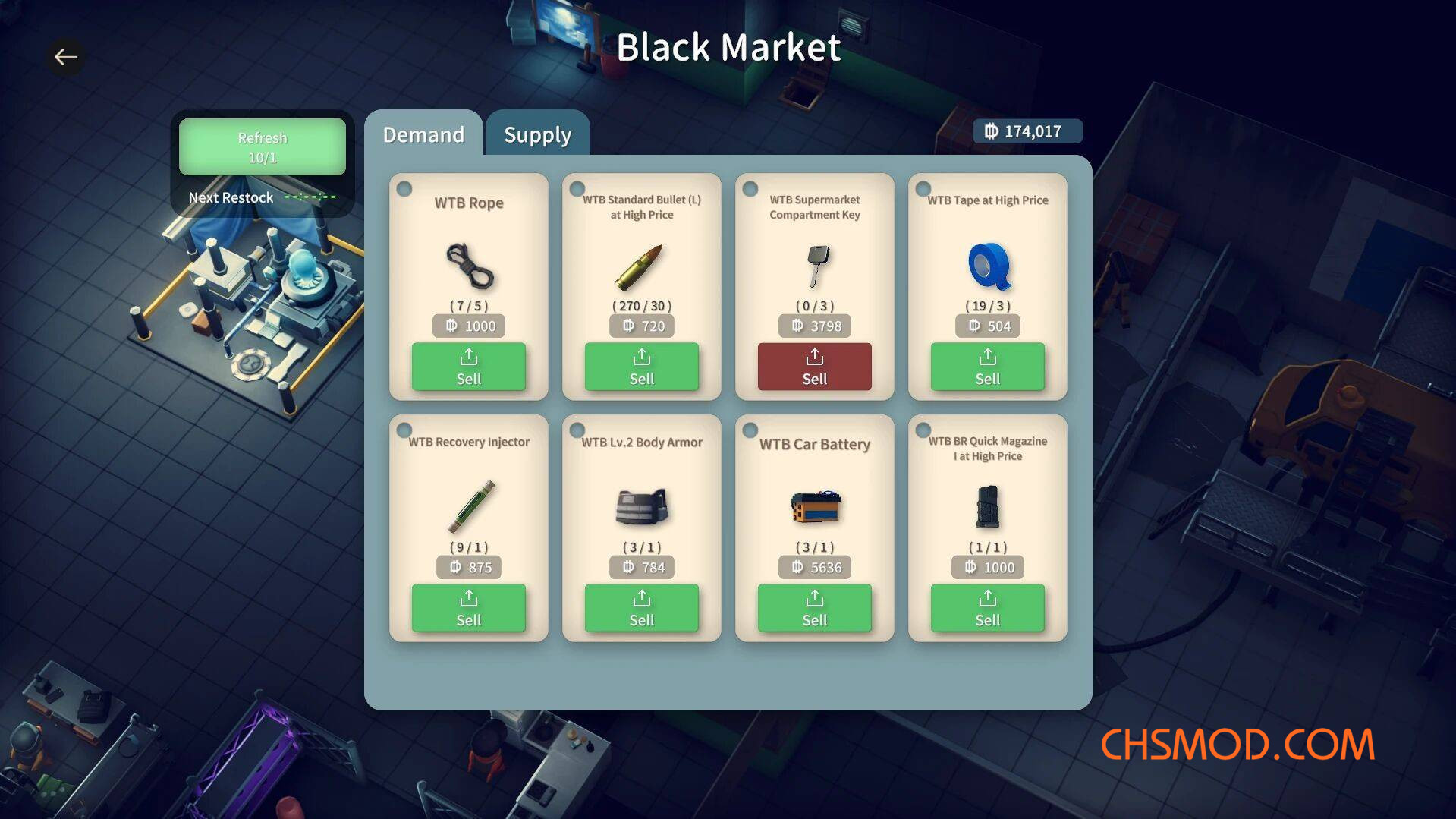Pick the Recovery Injector item icon
This screenshot has width=1456, height=819.
pos(470,507)
